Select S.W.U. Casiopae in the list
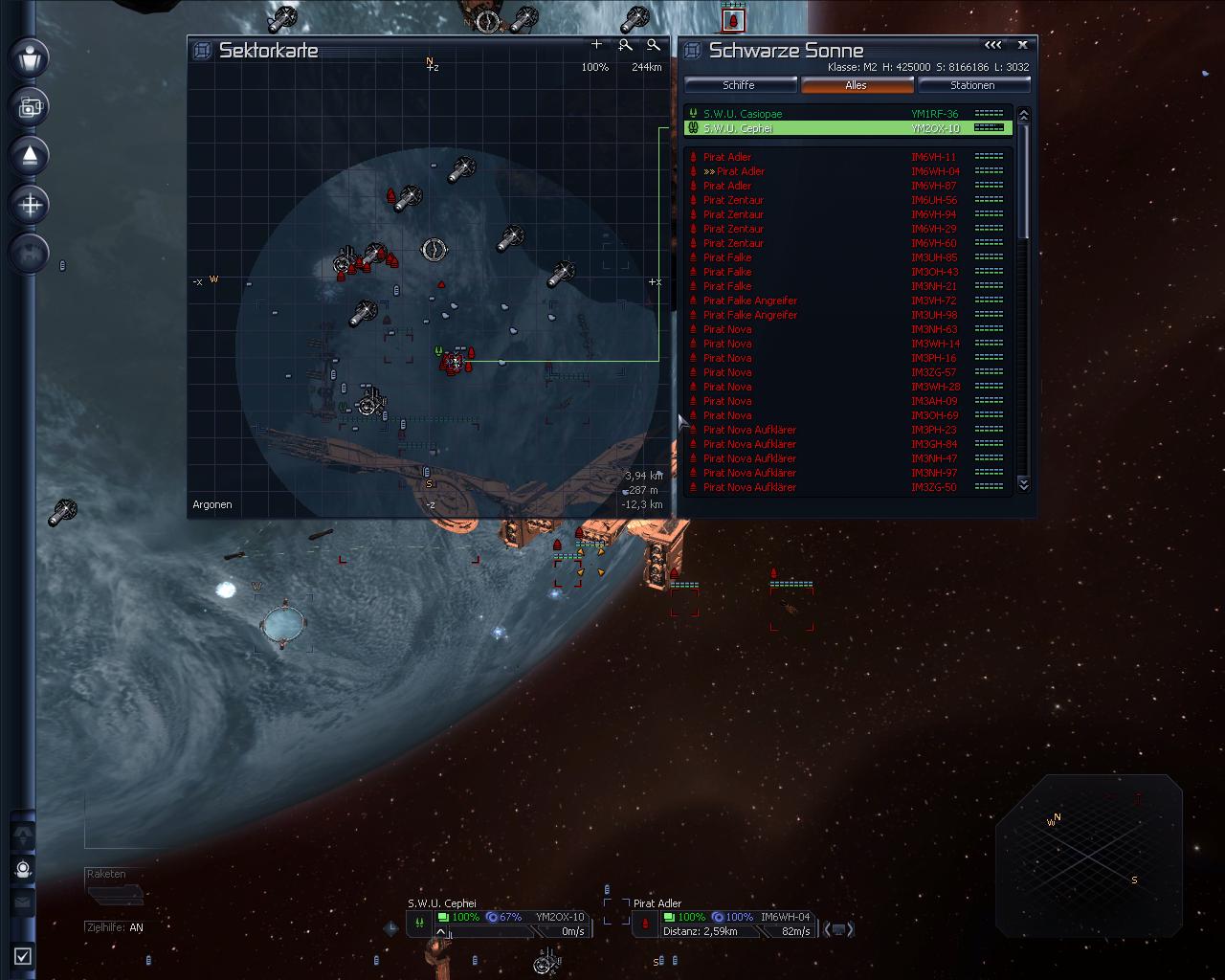The width and height of the screenshot is (1225, 980). point(742,114)
